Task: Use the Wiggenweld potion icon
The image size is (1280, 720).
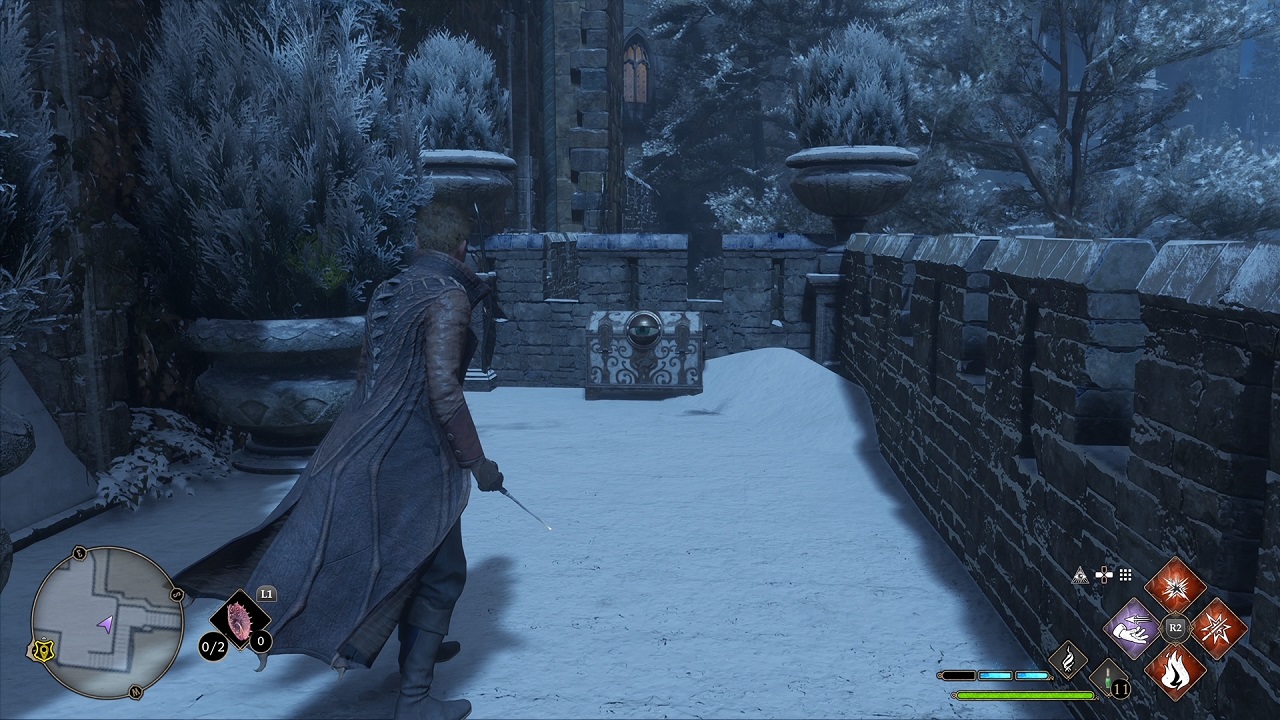Action: (1106, 677)
